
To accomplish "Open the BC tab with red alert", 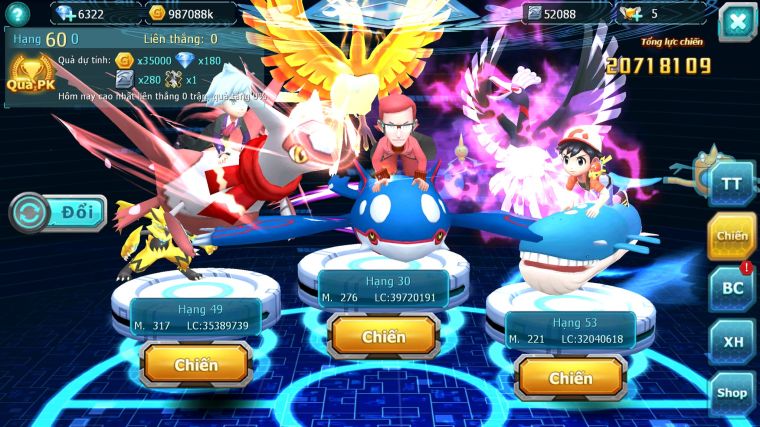I will [x=732, y=289].
